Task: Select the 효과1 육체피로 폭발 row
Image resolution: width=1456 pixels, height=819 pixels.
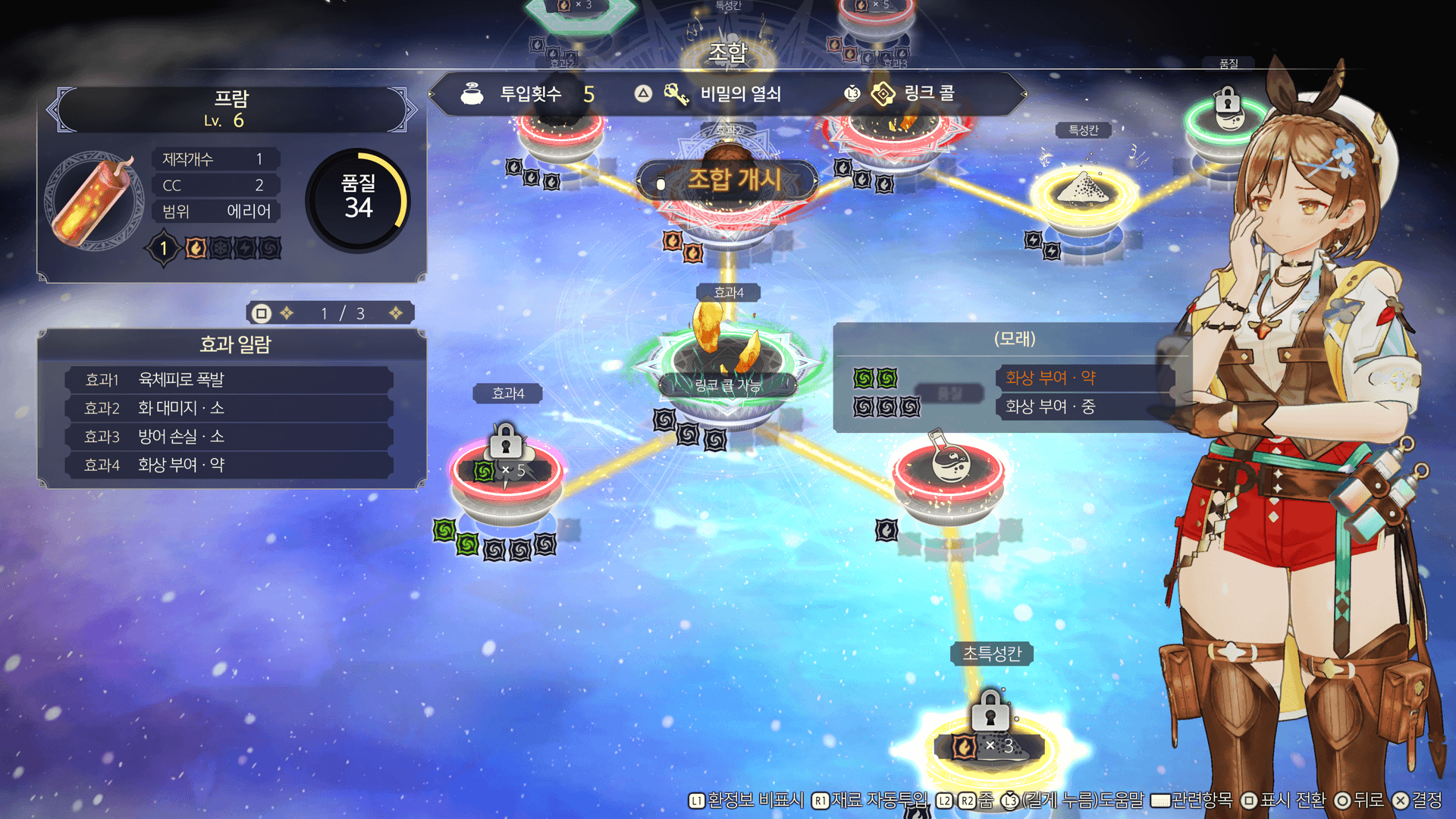Action: click(229, 380)
